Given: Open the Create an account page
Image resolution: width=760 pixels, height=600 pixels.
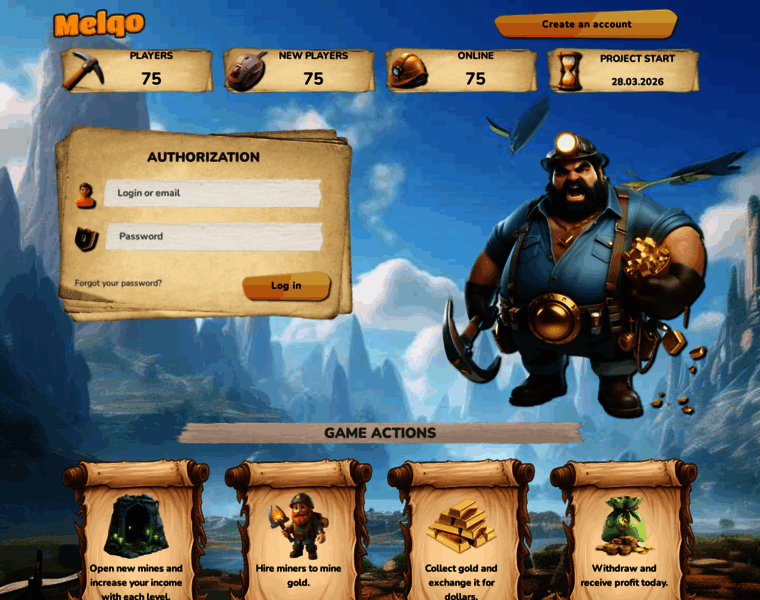Looking at the screenshot, I should [x=586, y=24].
